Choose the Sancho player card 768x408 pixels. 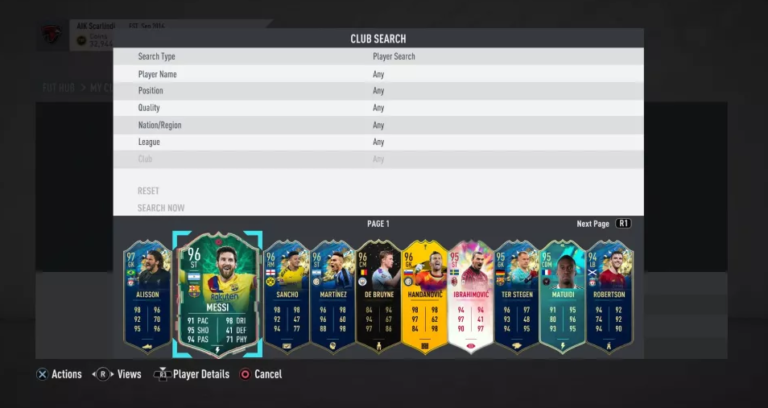[286, 296]
